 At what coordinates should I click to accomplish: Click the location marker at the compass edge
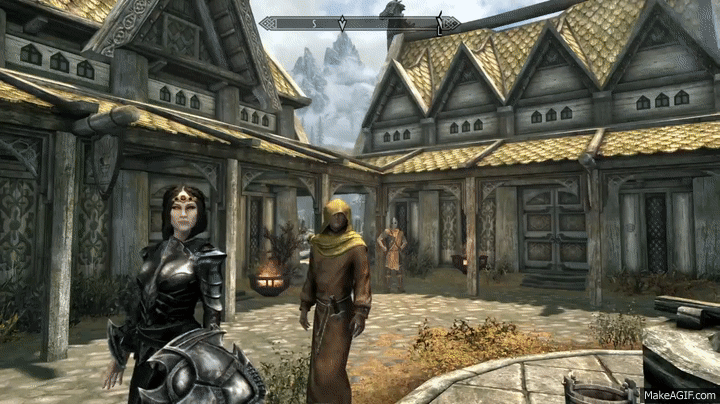click(x=437, y=23)
